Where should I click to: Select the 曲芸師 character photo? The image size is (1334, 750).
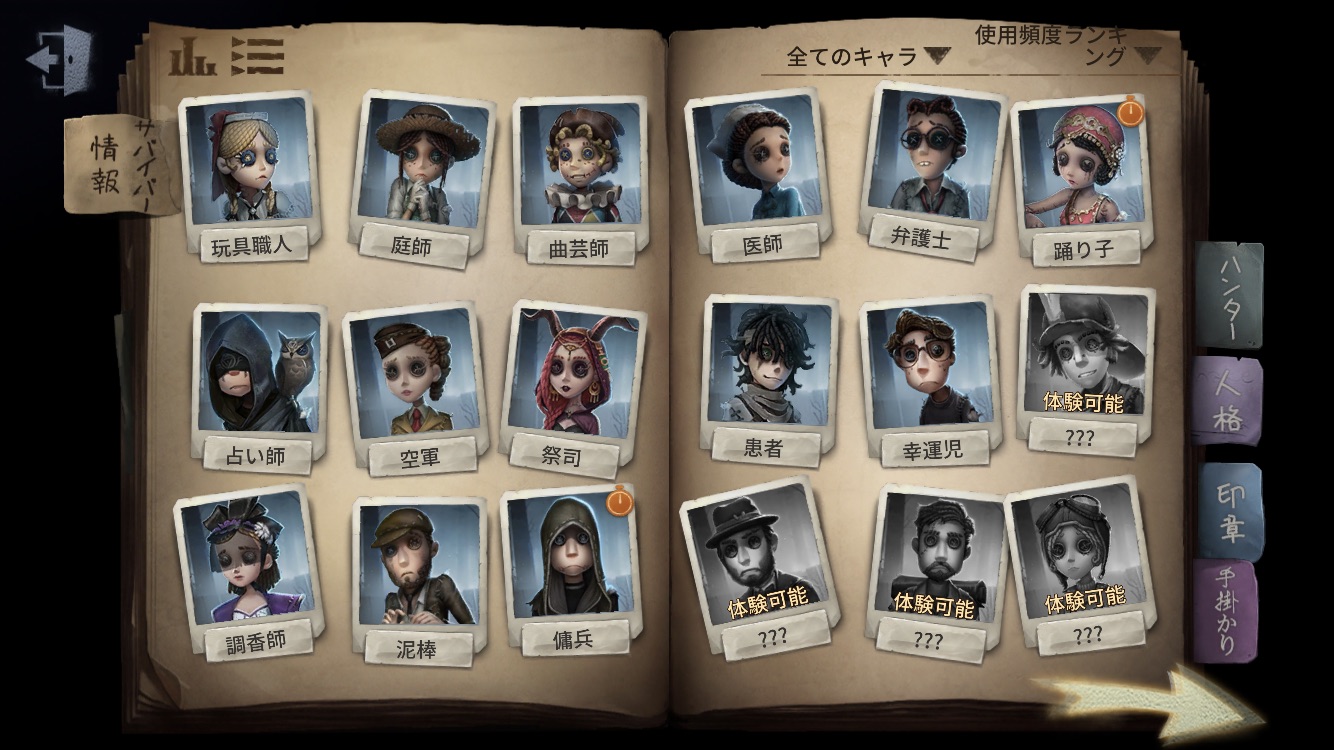tap(579, 166)
